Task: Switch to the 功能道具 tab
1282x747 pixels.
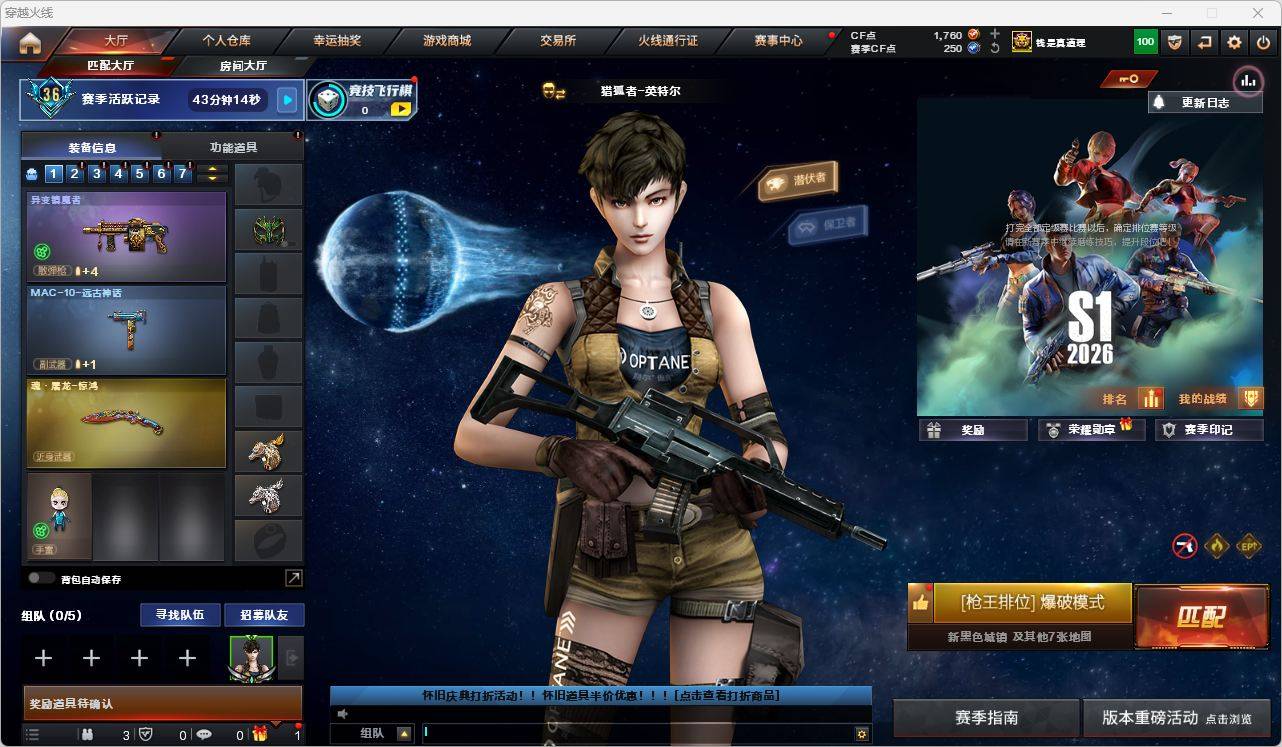Action: tap(233, 147)
